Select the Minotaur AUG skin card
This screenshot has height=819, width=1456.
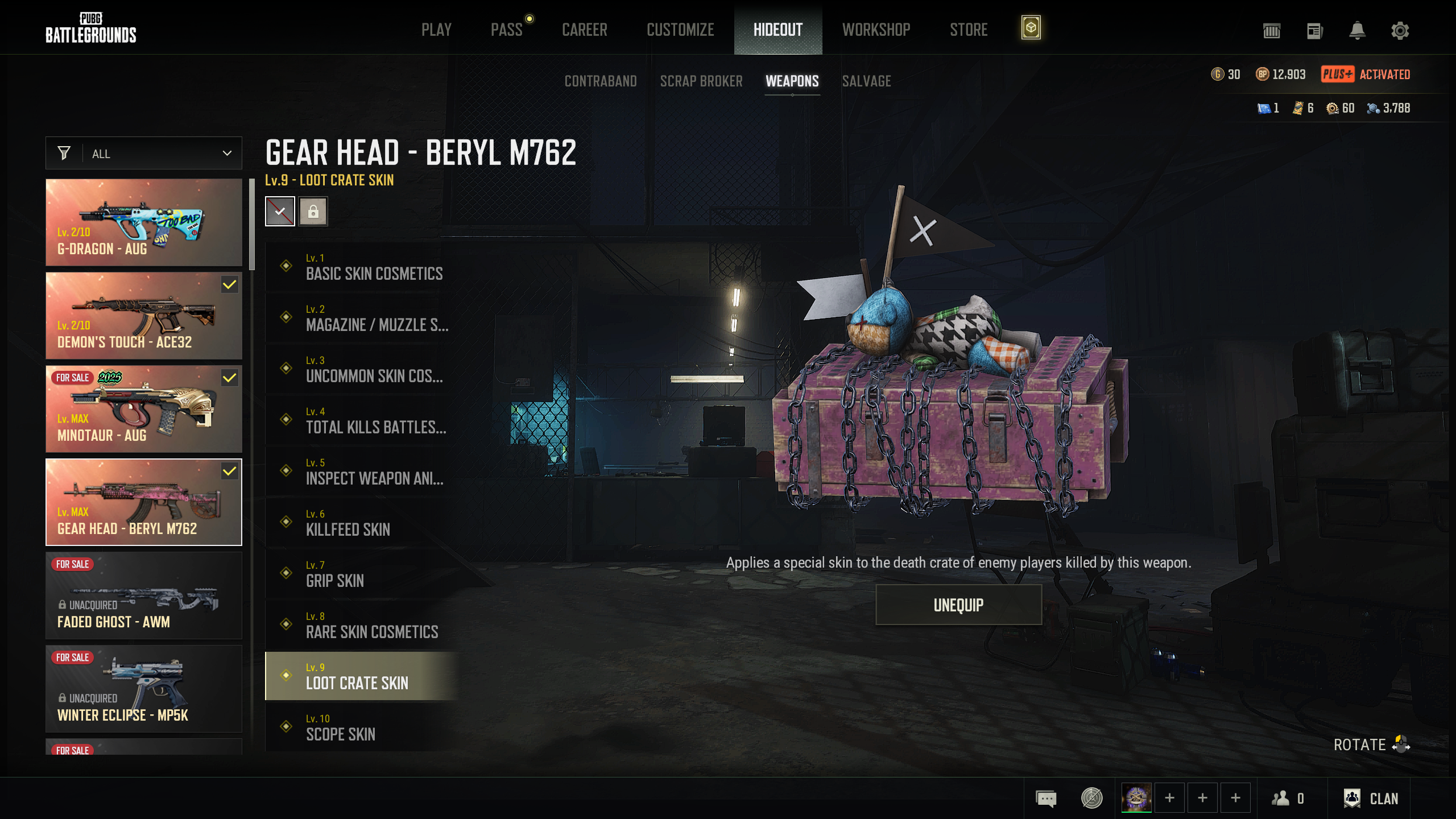144,409
